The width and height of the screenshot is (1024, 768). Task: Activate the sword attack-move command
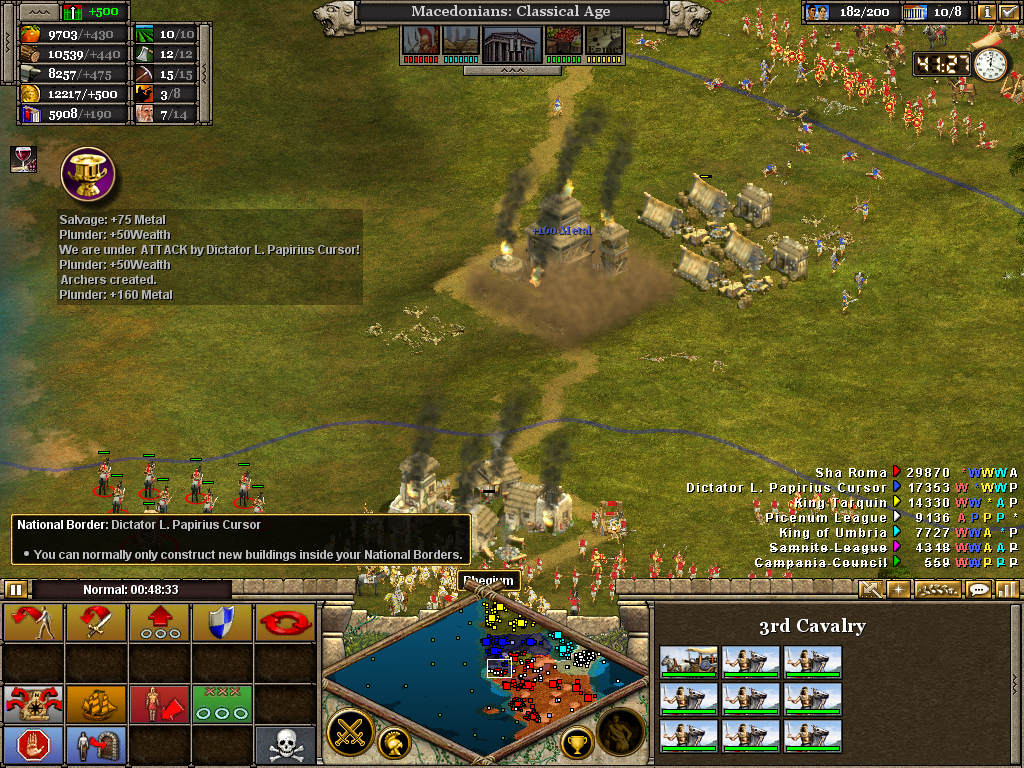[96, 623]
